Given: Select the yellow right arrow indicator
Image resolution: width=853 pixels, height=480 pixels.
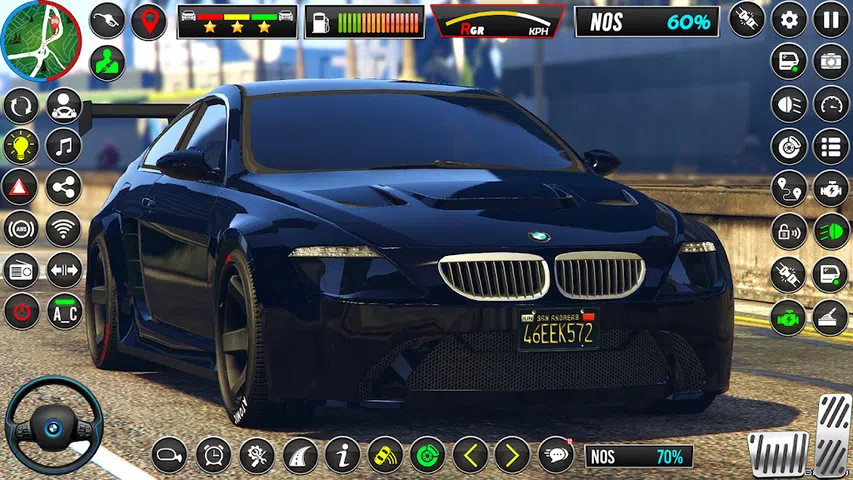Looking at the screenshot, I should coord(512,455).
